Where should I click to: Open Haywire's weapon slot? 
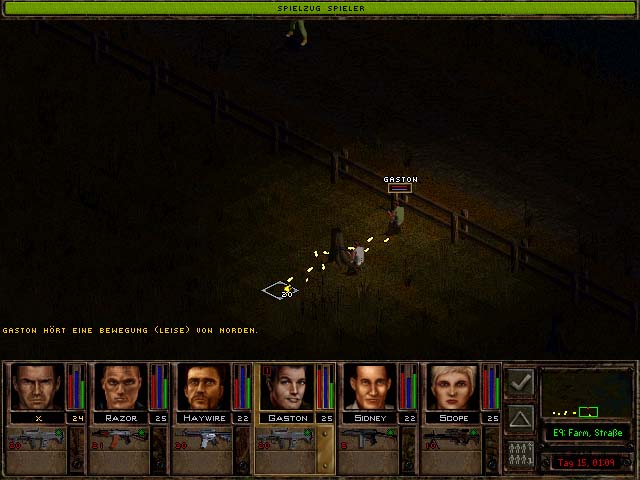204,440
